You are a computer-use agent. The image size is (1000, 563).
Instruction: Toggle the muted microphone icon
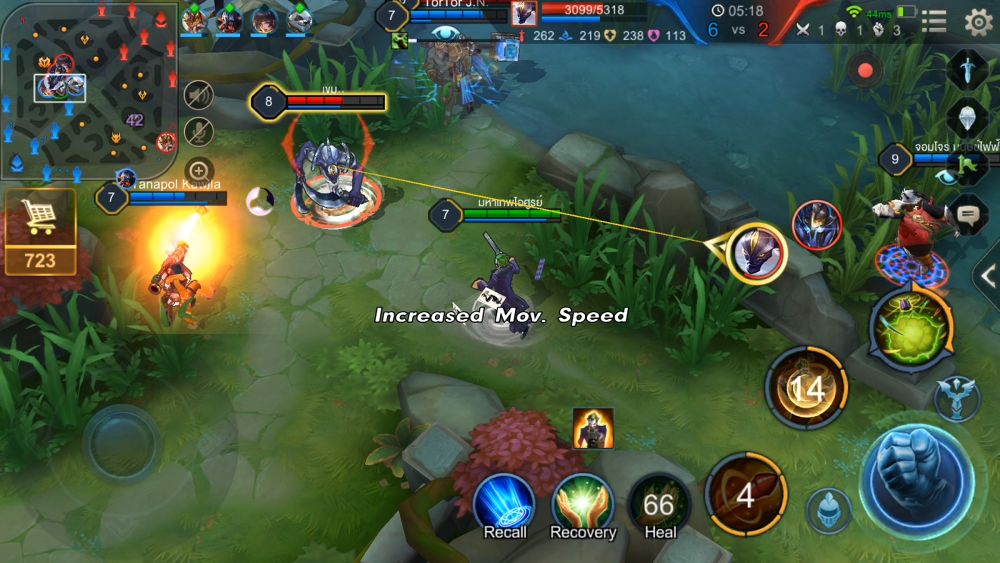(x=199, y=132)
